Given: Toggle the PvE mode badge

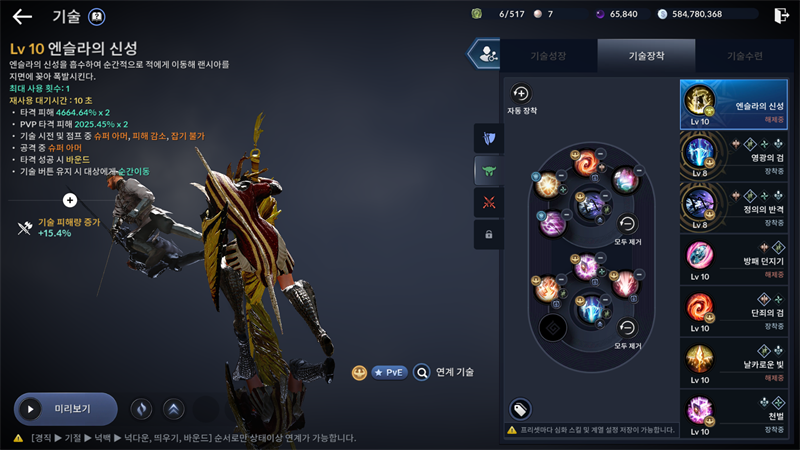Looking at the screenshot, I should (390, 372).
